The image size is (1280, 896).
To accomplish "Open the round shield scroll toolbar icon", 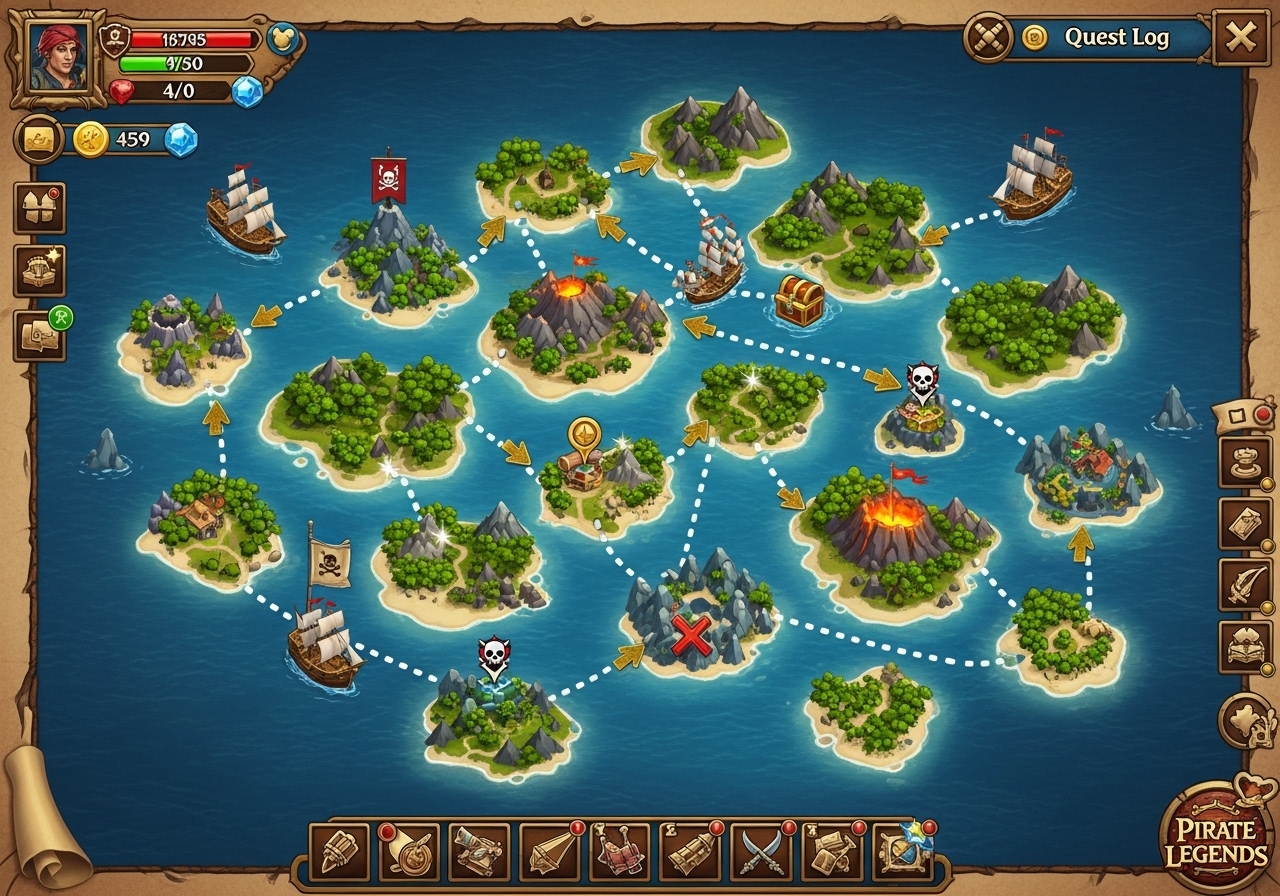I will [409, 852].
